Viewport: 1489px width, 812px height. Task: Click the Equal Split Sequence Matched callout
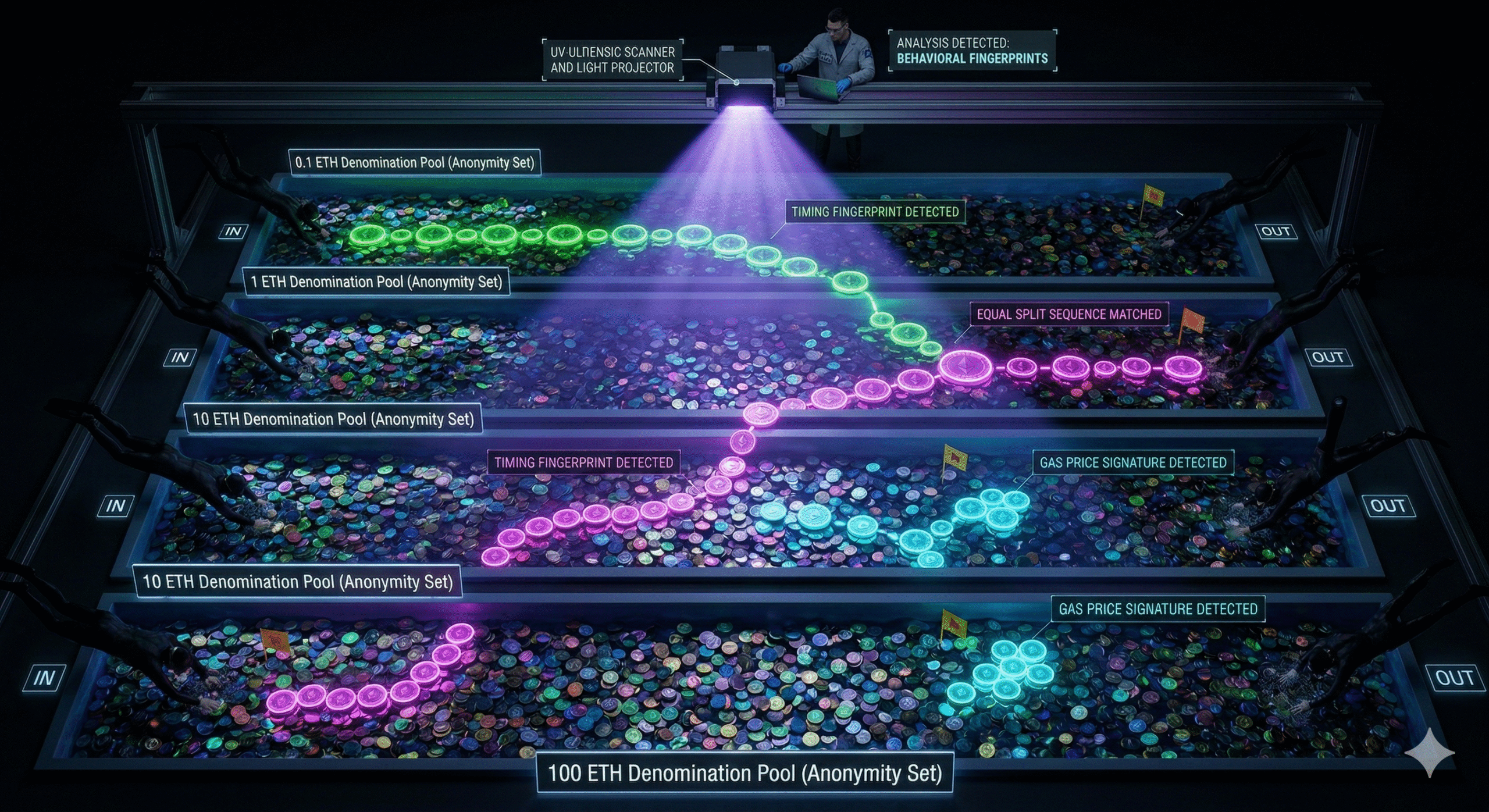tap(1069, 315)
